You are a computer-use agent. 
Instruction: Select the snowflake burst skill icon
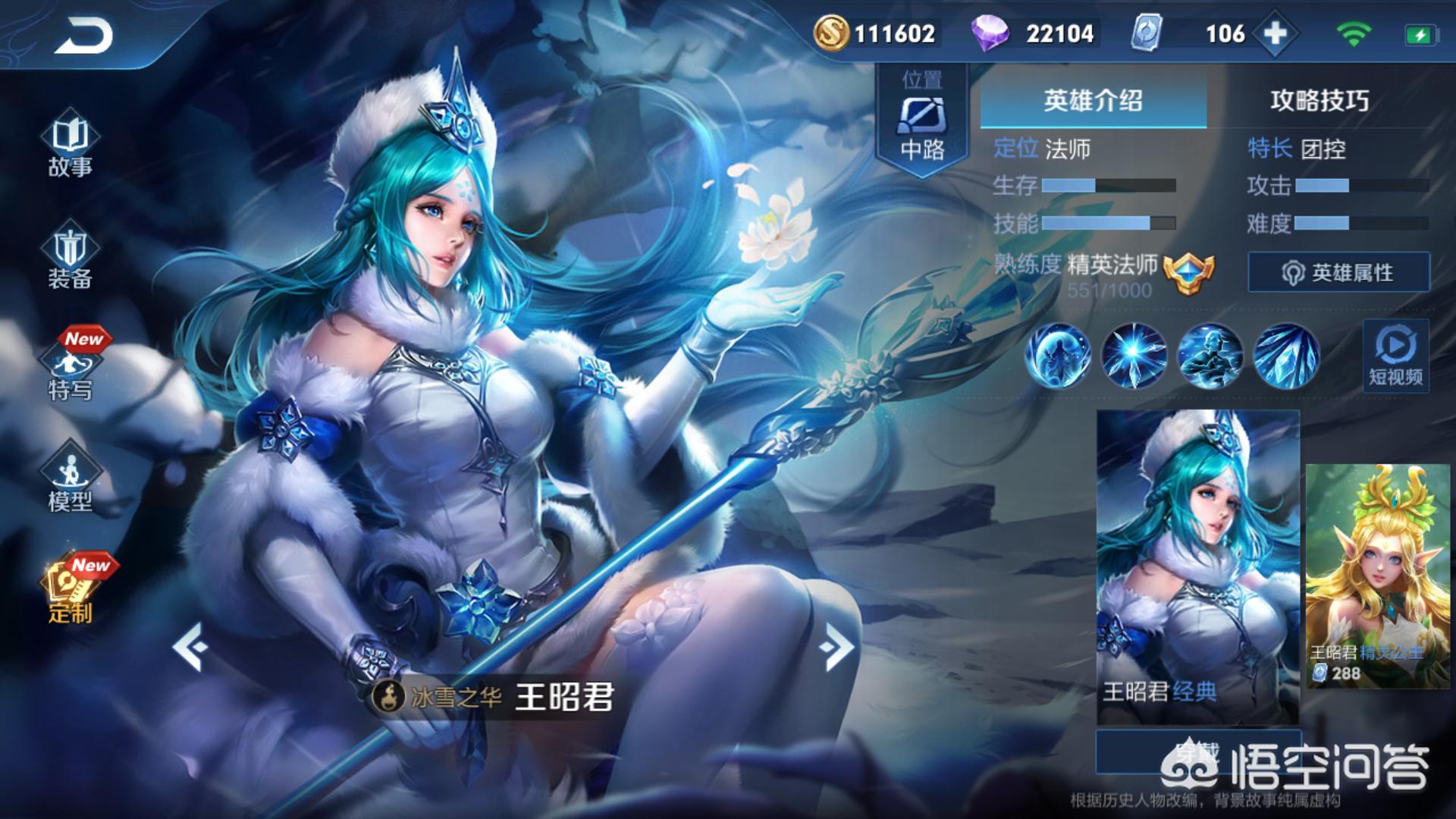click(x=1134, y=356)
